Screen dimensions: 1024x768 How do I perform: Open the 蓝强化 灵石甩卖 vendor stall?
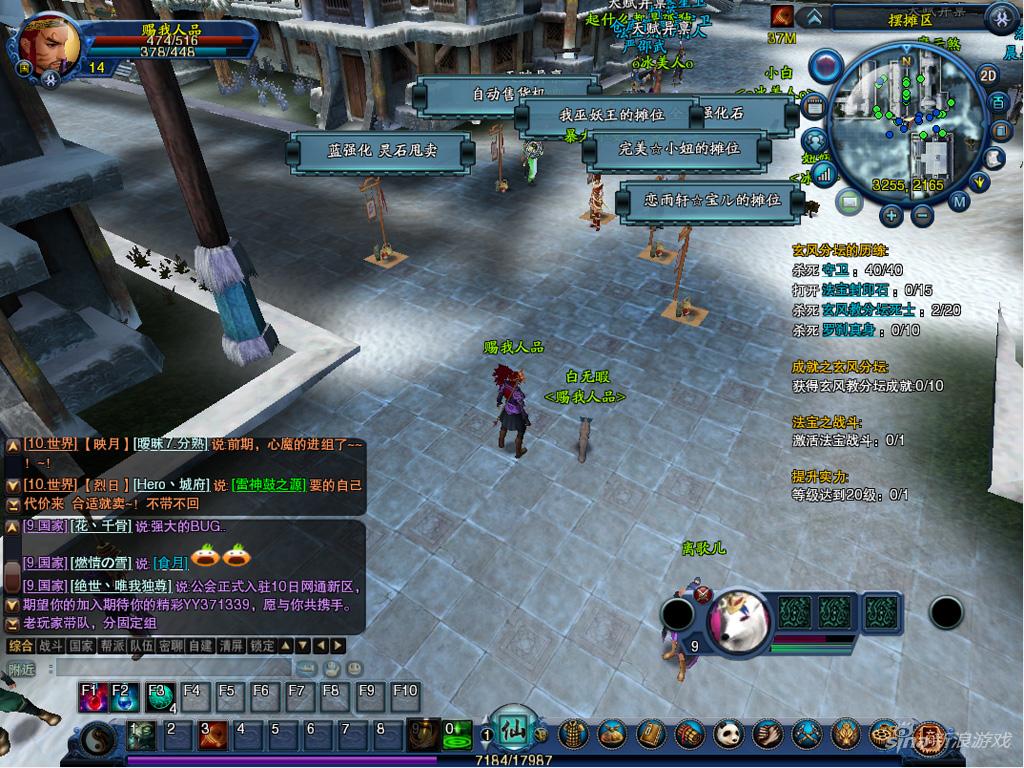tap(380, 152)
